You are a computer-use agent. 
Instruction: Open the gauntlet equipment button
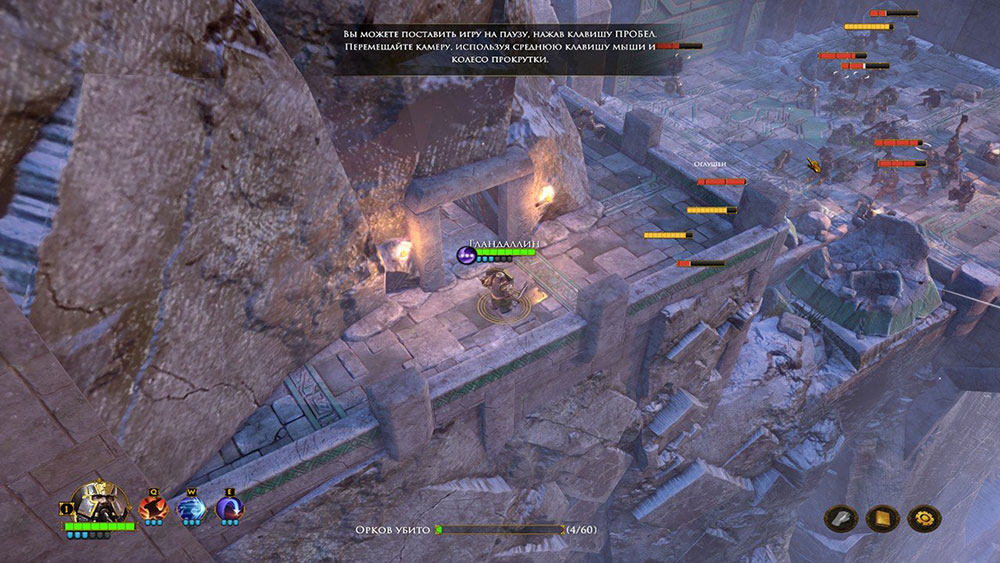tap(840, 518)
